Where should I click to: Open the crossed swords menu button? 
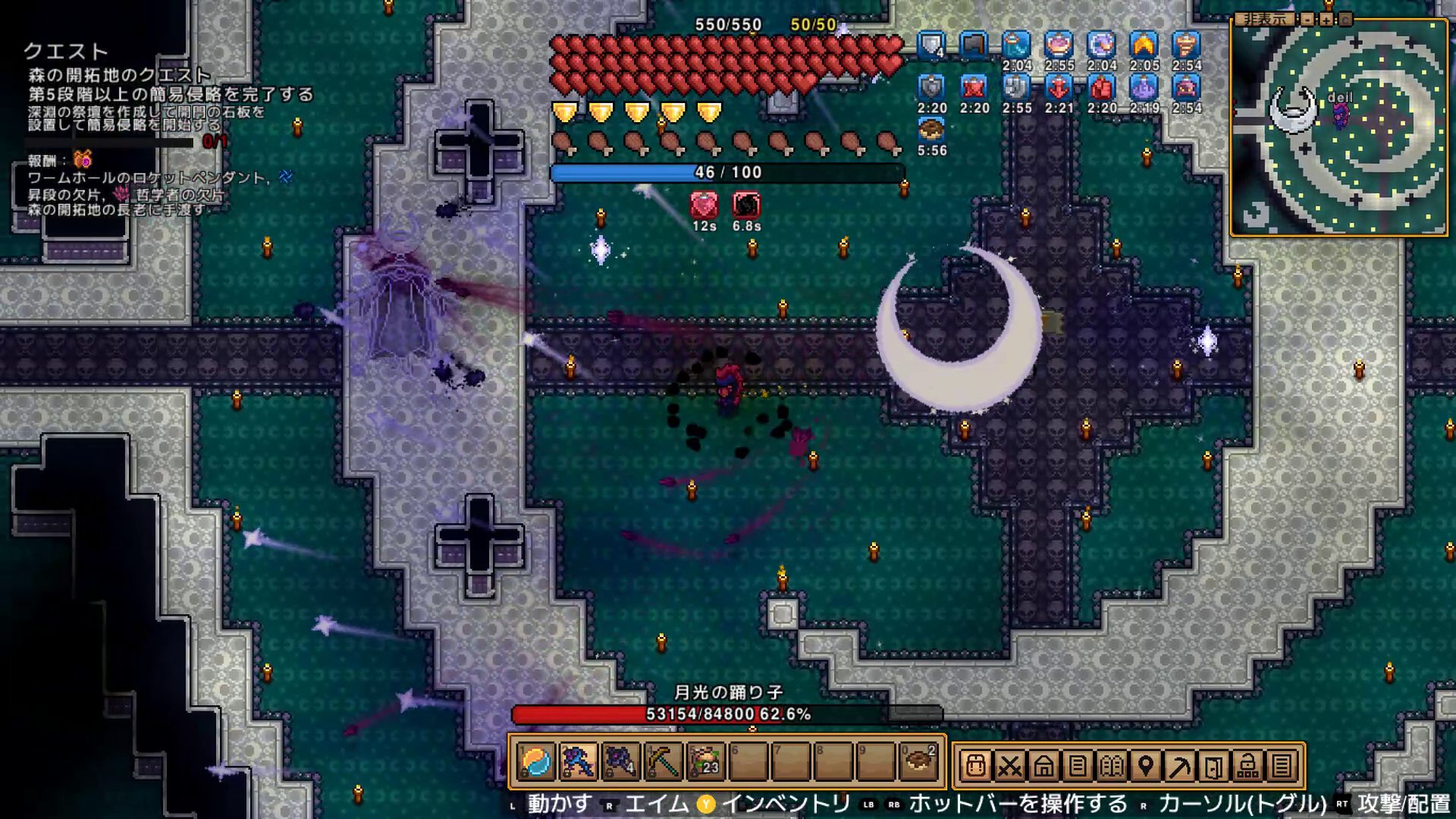pyautogui.click(x=1009, y=766)
